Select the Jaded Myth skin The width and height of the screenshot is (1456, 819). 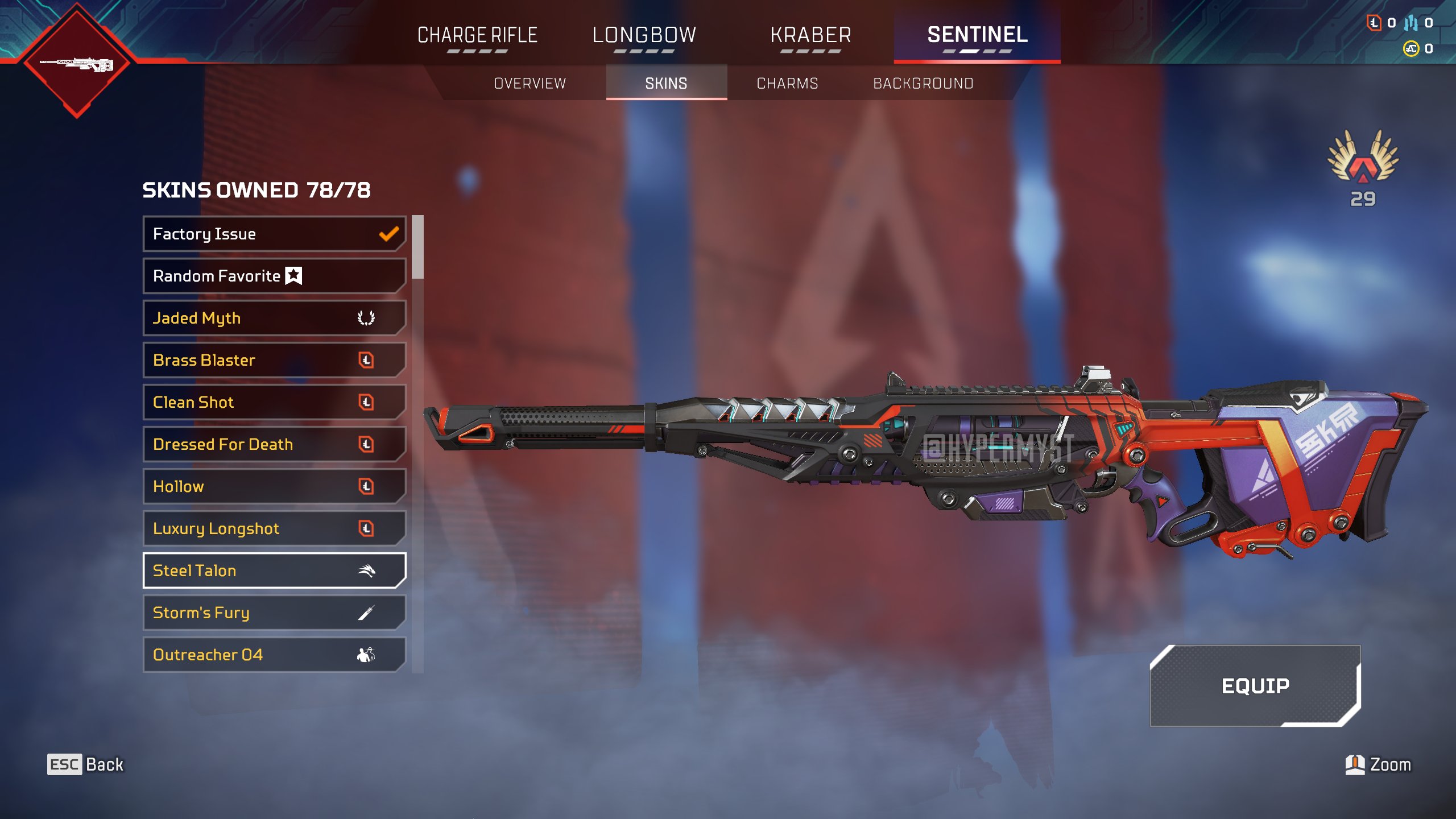point(274,318)
